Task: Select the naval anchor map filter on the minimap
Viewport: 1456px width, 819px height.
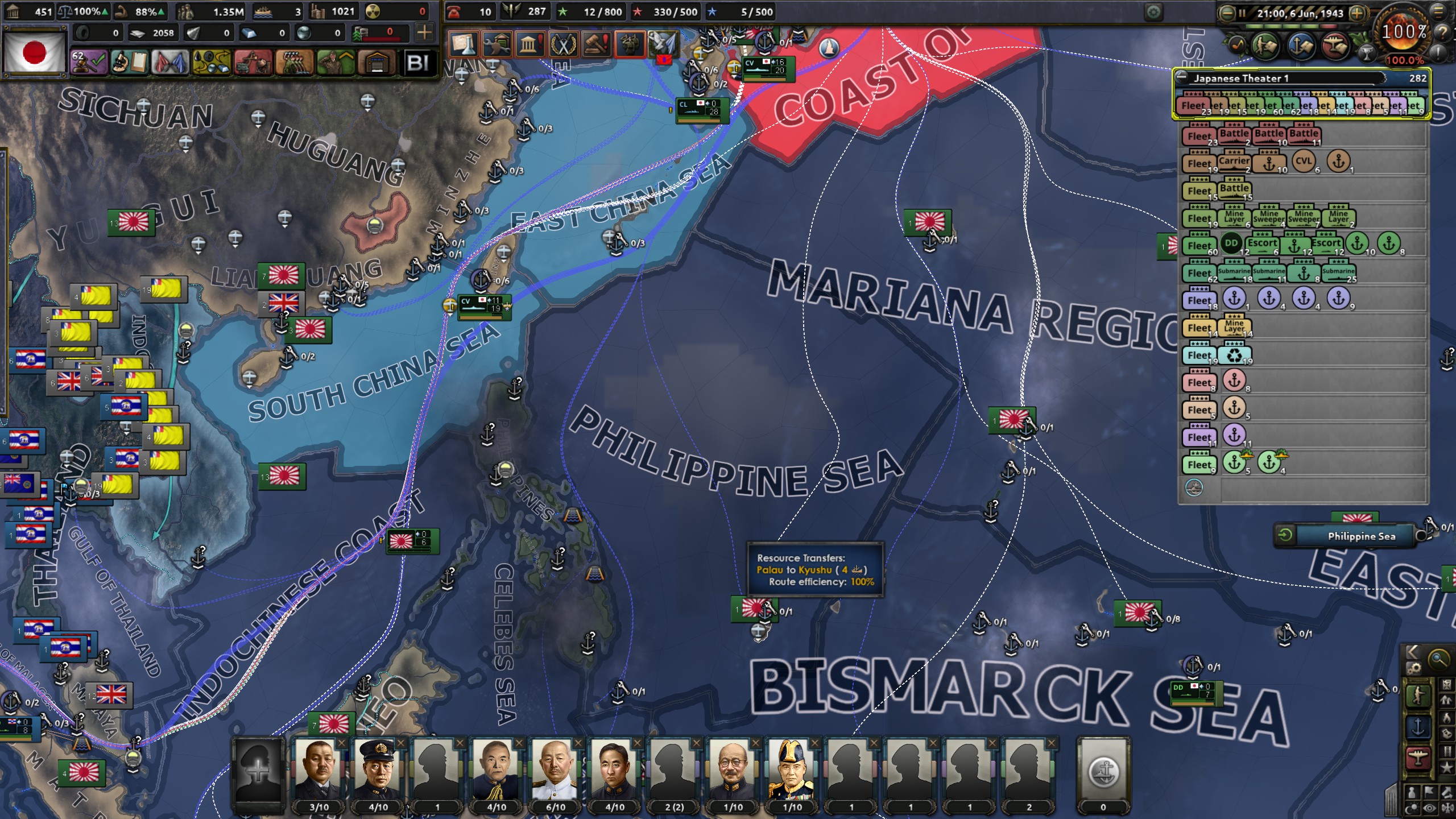Action: (x=1418, y=726)
